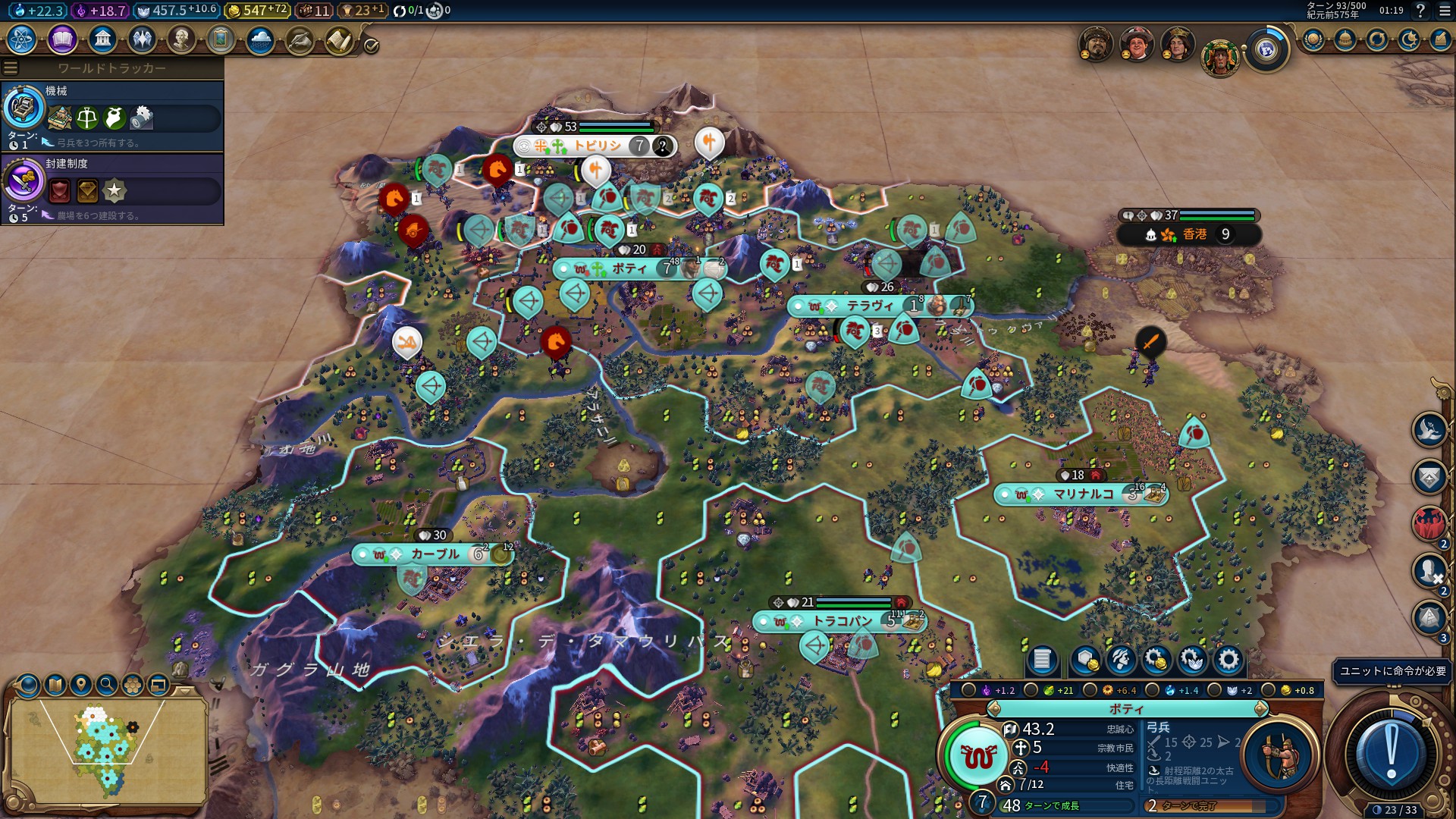
Task: Select the 機械 research entry in tracker
Action: 112,115
